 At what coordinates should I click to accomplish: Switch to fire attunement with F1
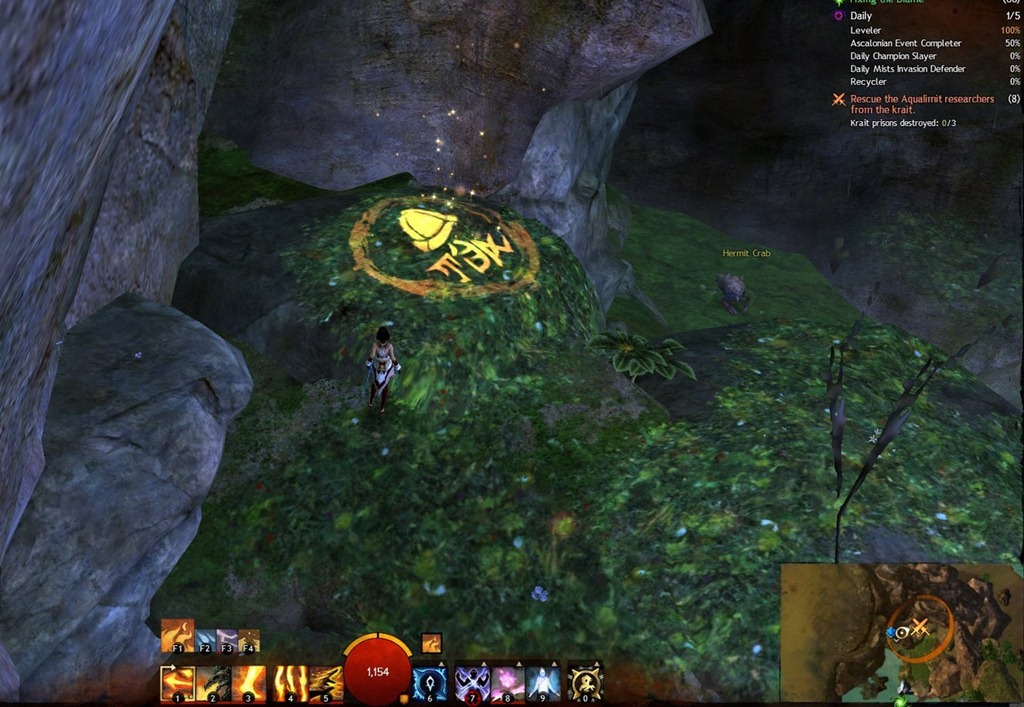point(177,635)
